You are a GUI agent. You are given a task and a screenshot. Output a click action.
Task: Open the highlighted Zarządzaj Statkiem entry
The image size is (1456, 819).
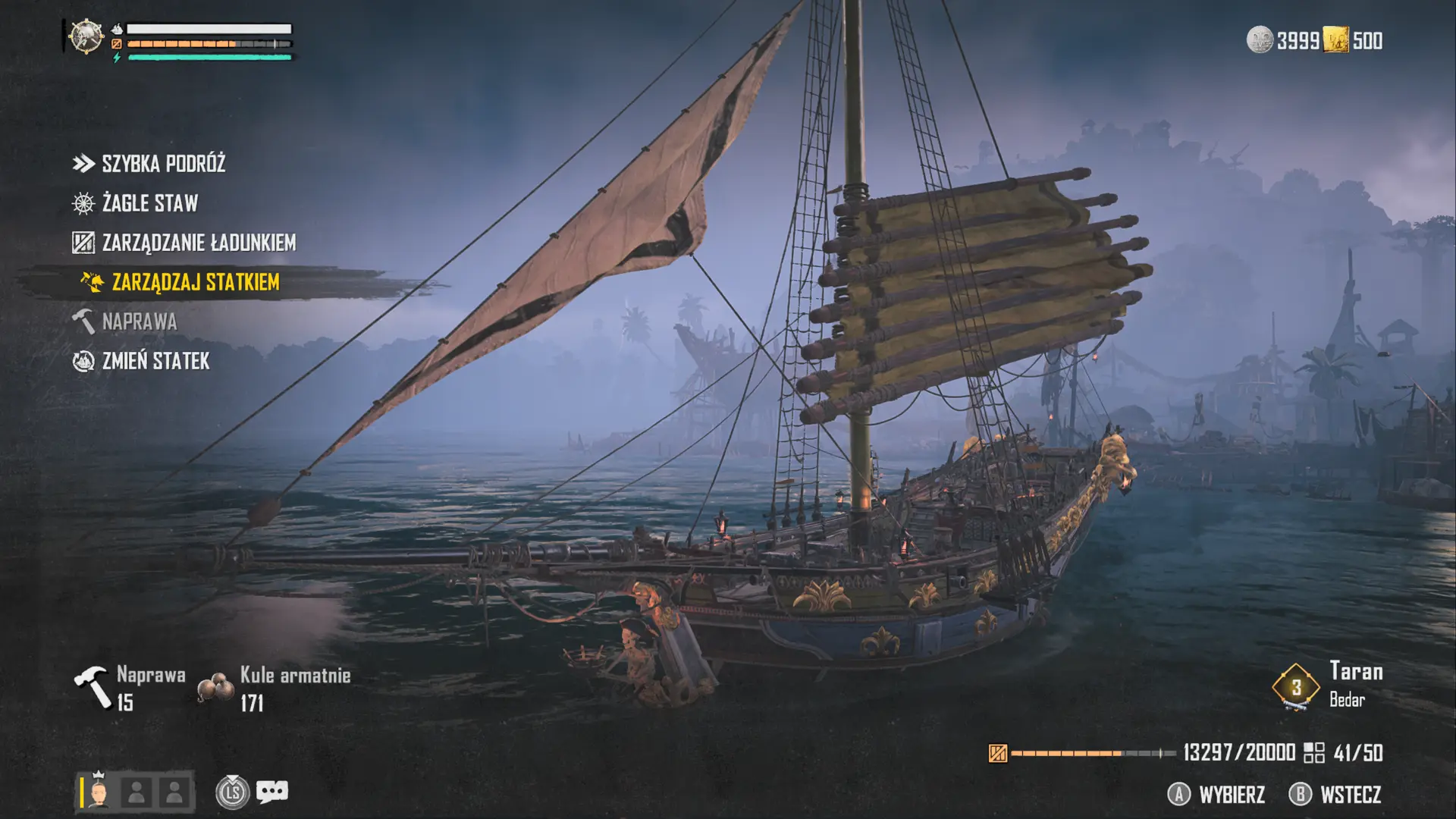click(195, 282)
